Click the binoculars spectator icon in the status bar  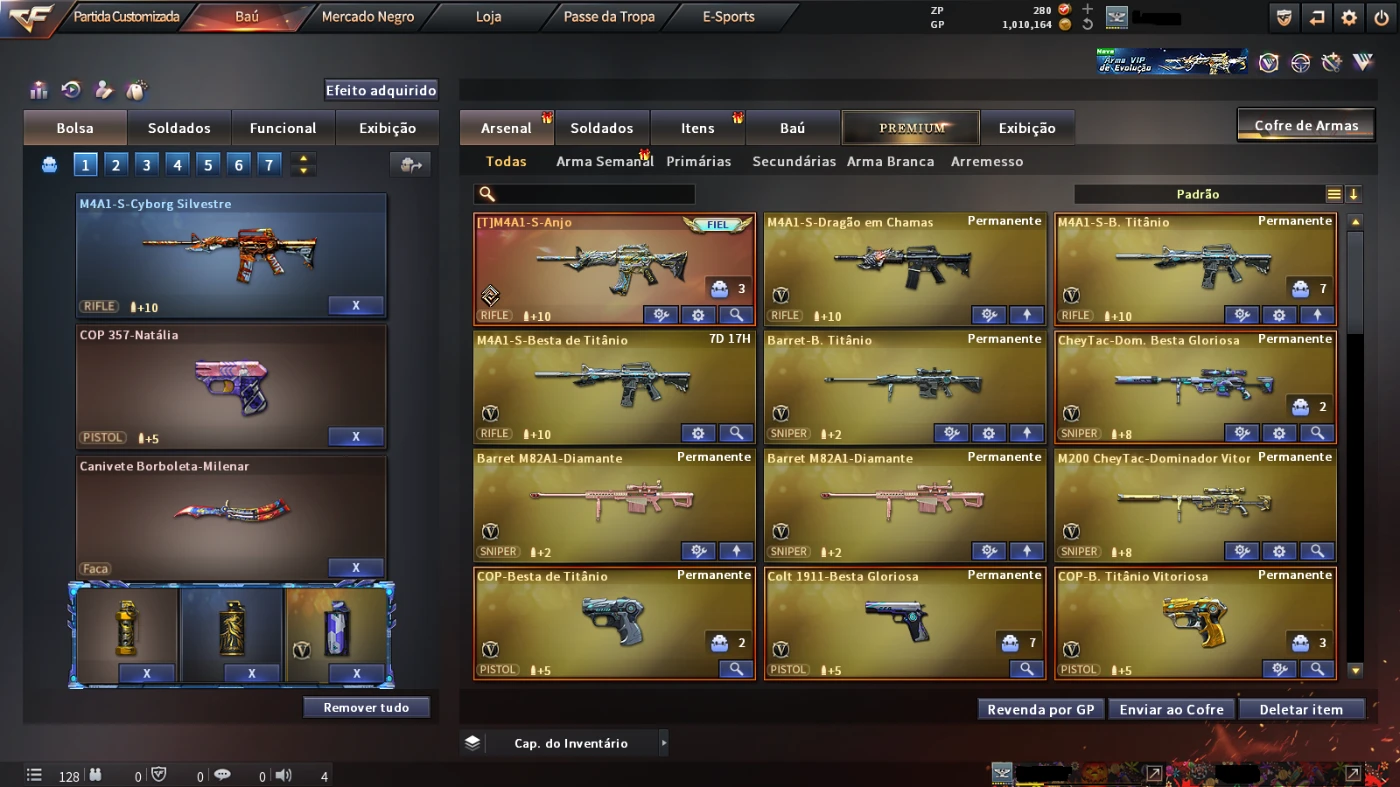pyautogui.click(x=95, y=775)
